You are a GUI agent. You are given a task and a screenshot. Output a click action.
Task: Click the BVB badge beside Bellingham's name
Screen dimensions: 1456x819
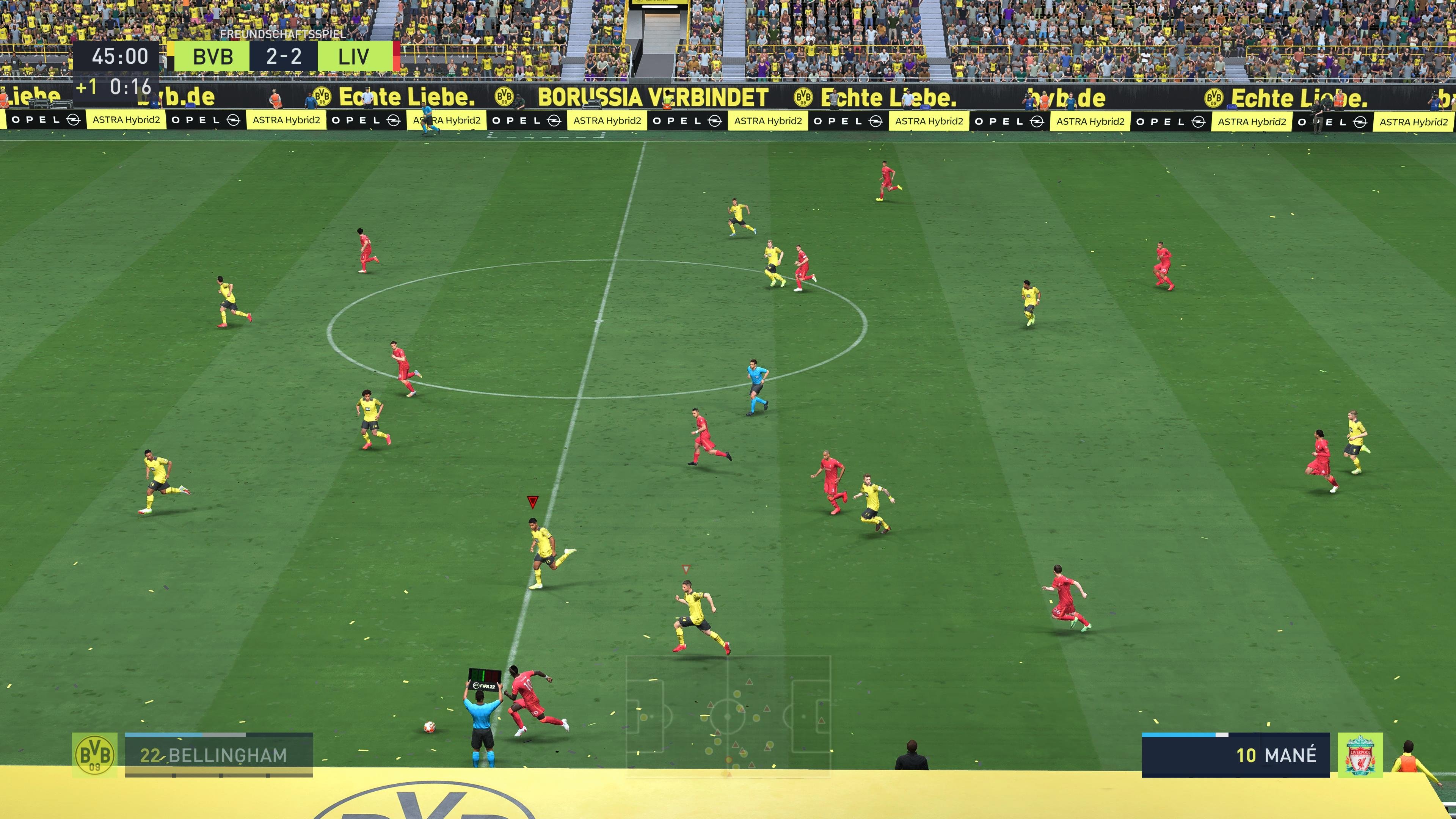[x=95, y=756]
